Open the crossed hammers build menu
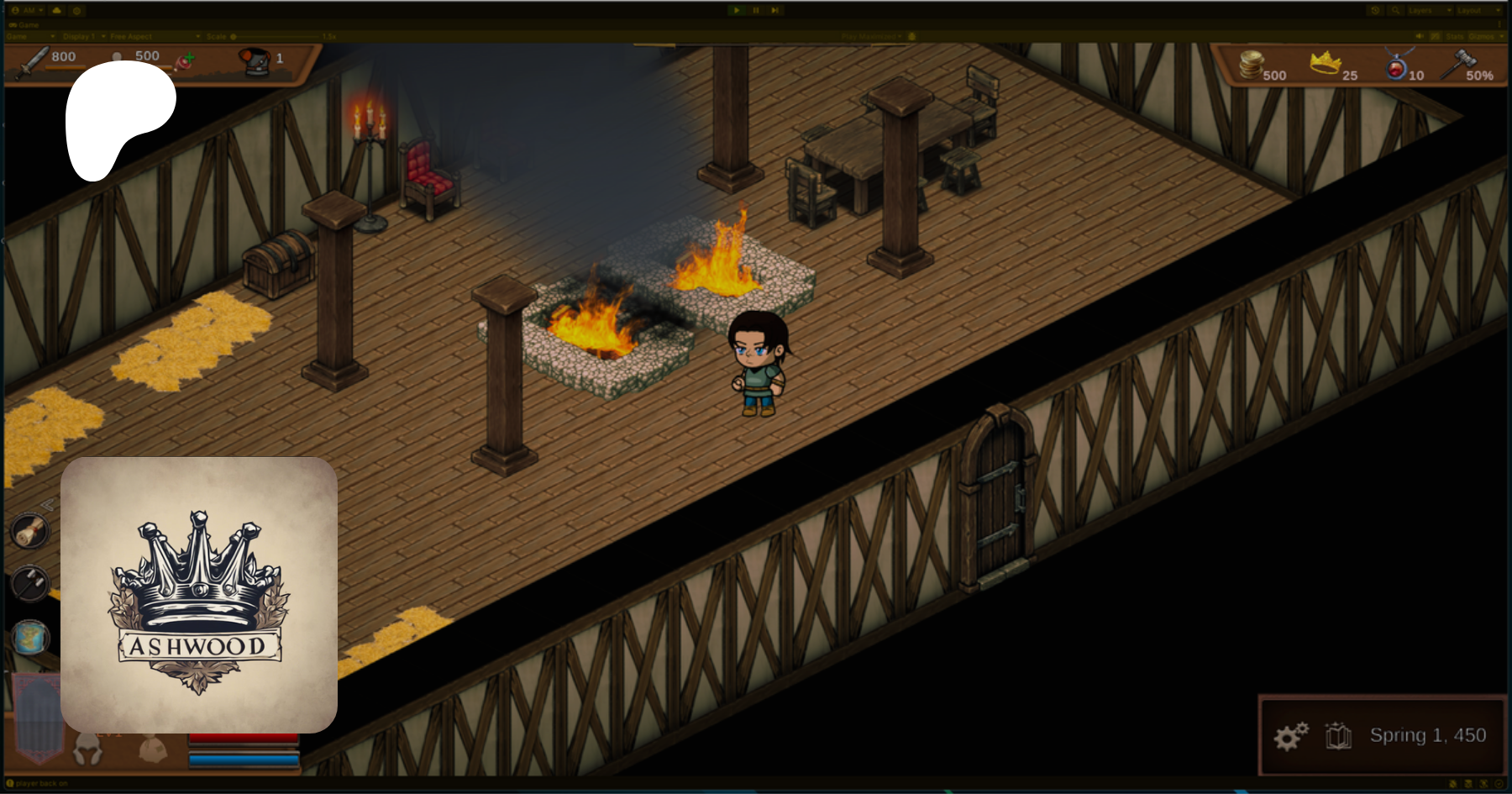This screenshot has height=794, width=1512. [30, 584]
